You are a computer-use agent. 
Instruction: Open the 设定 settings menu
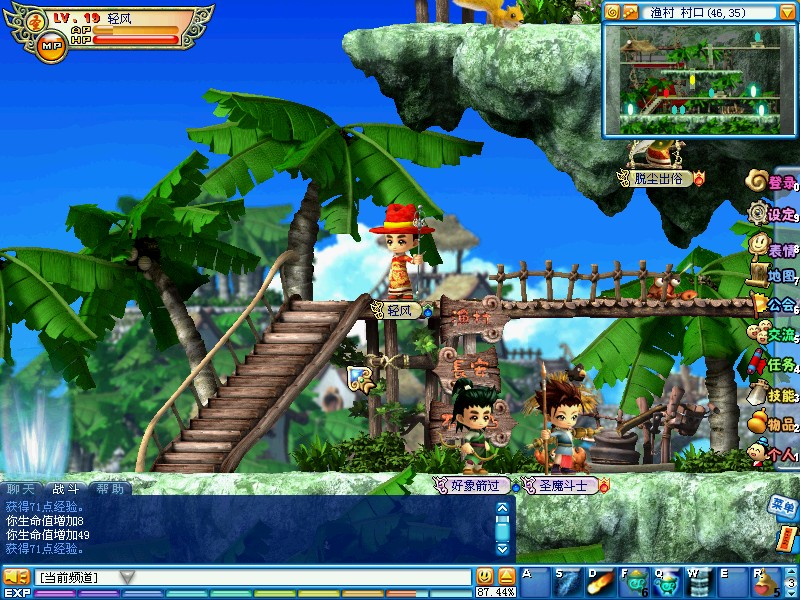(775, 213)
